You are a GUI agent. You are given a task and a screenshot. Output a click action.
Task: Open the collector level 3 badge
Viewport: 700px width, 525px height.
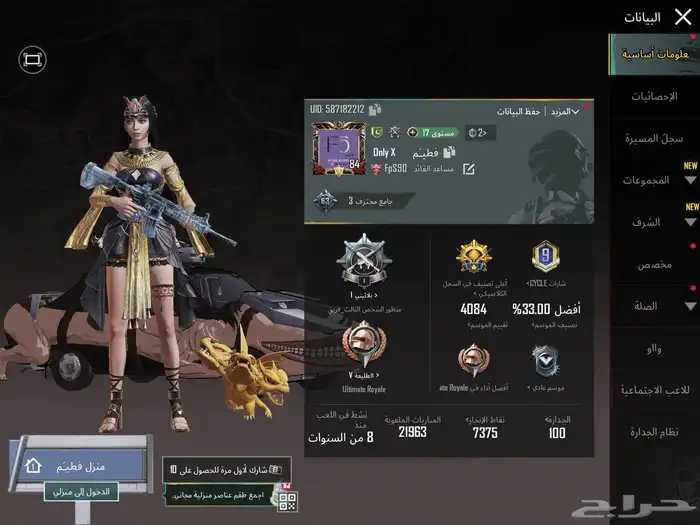pyautogui.click(x=324, y=200)
